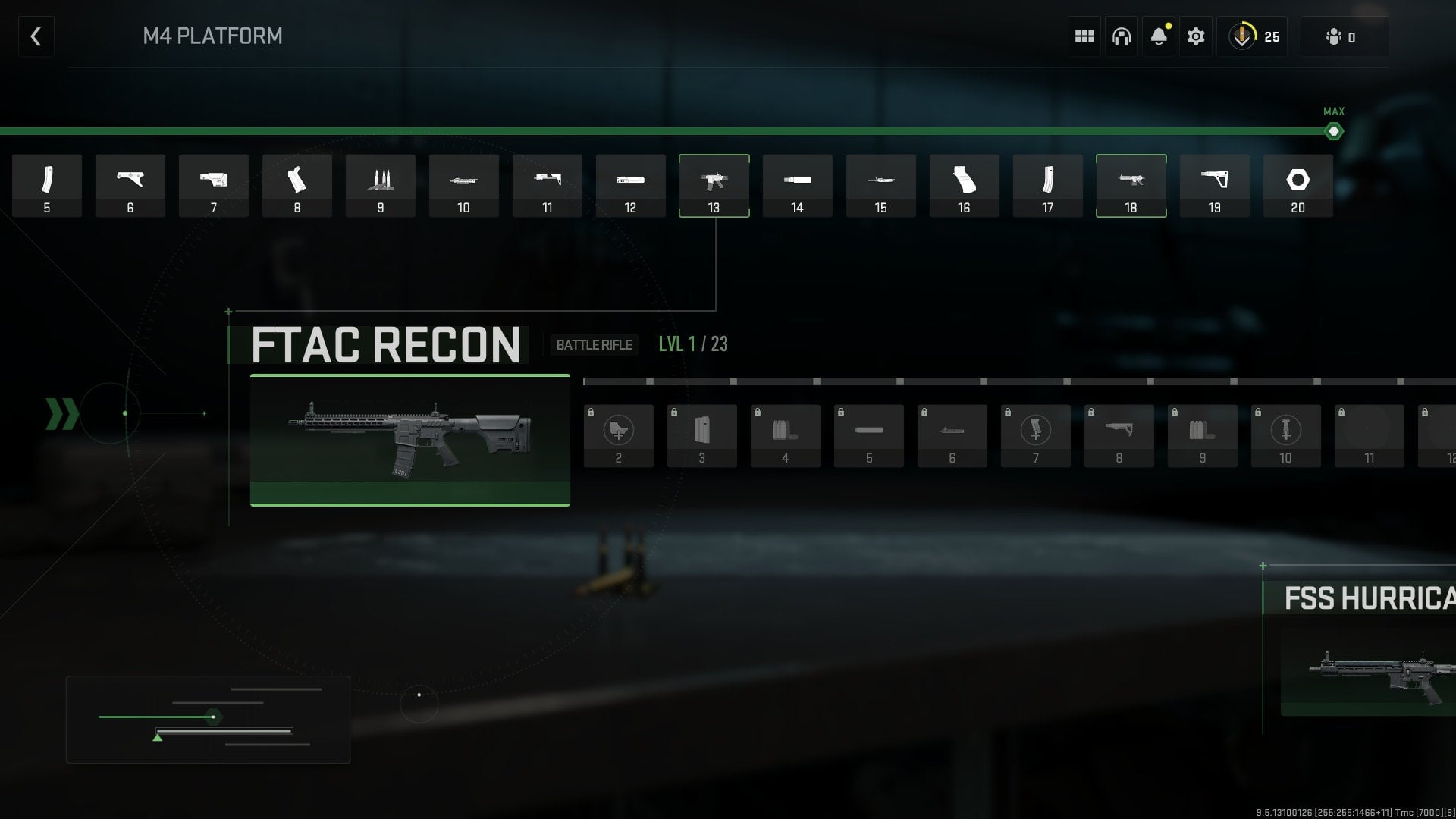The width and height of the screenshot is (1456, 819).
Task: Open the party widget showing 0 members
Action: (1344, 36)
